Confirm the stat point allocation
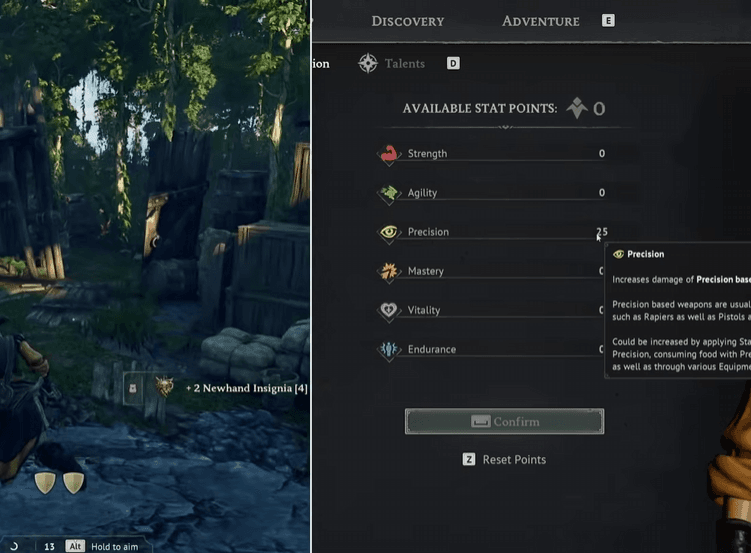 pos(504,422)
